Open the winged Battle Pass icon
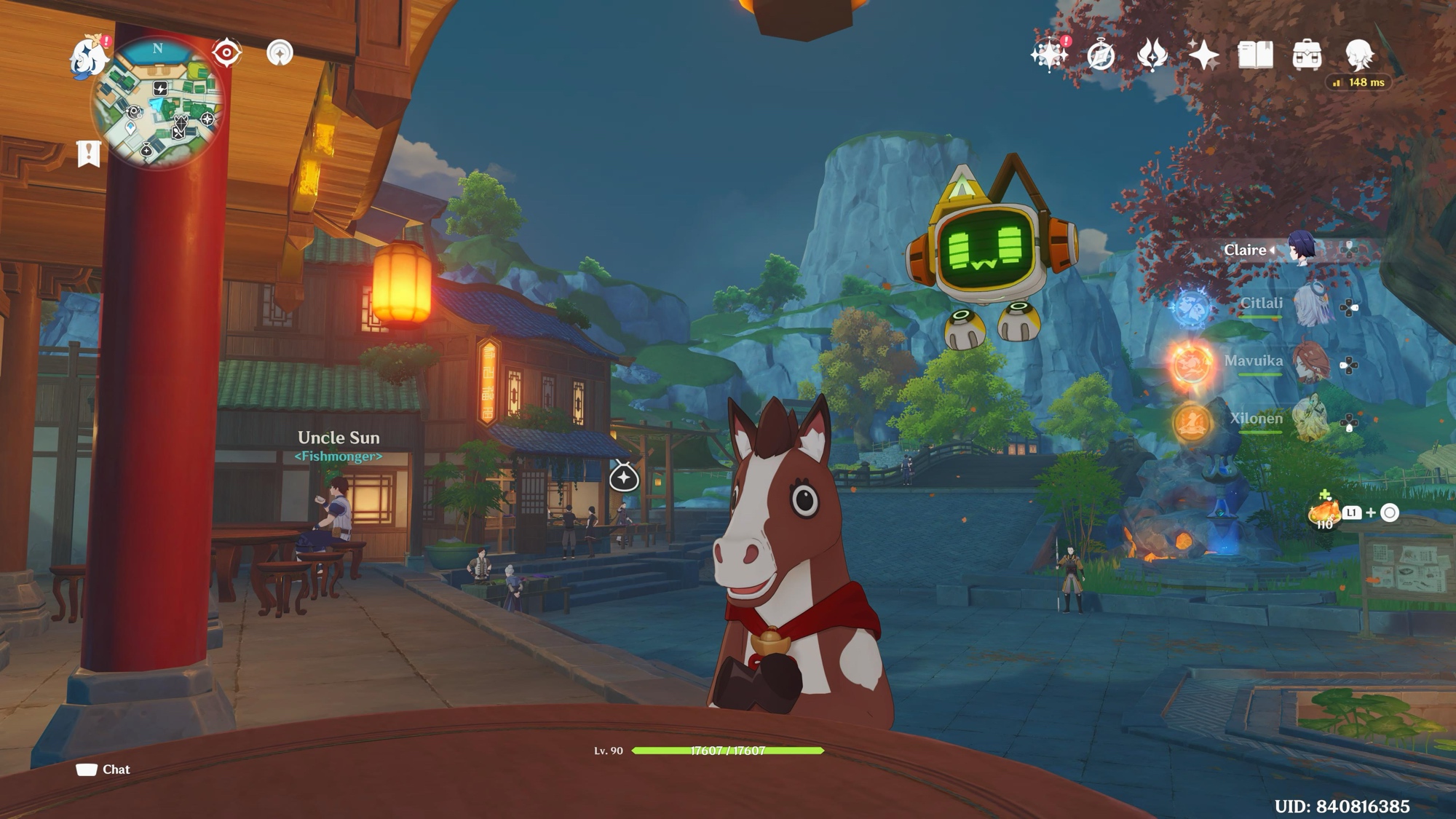Image resolution: width=1456 pixels, height=819 pixels. (1152, 55)
